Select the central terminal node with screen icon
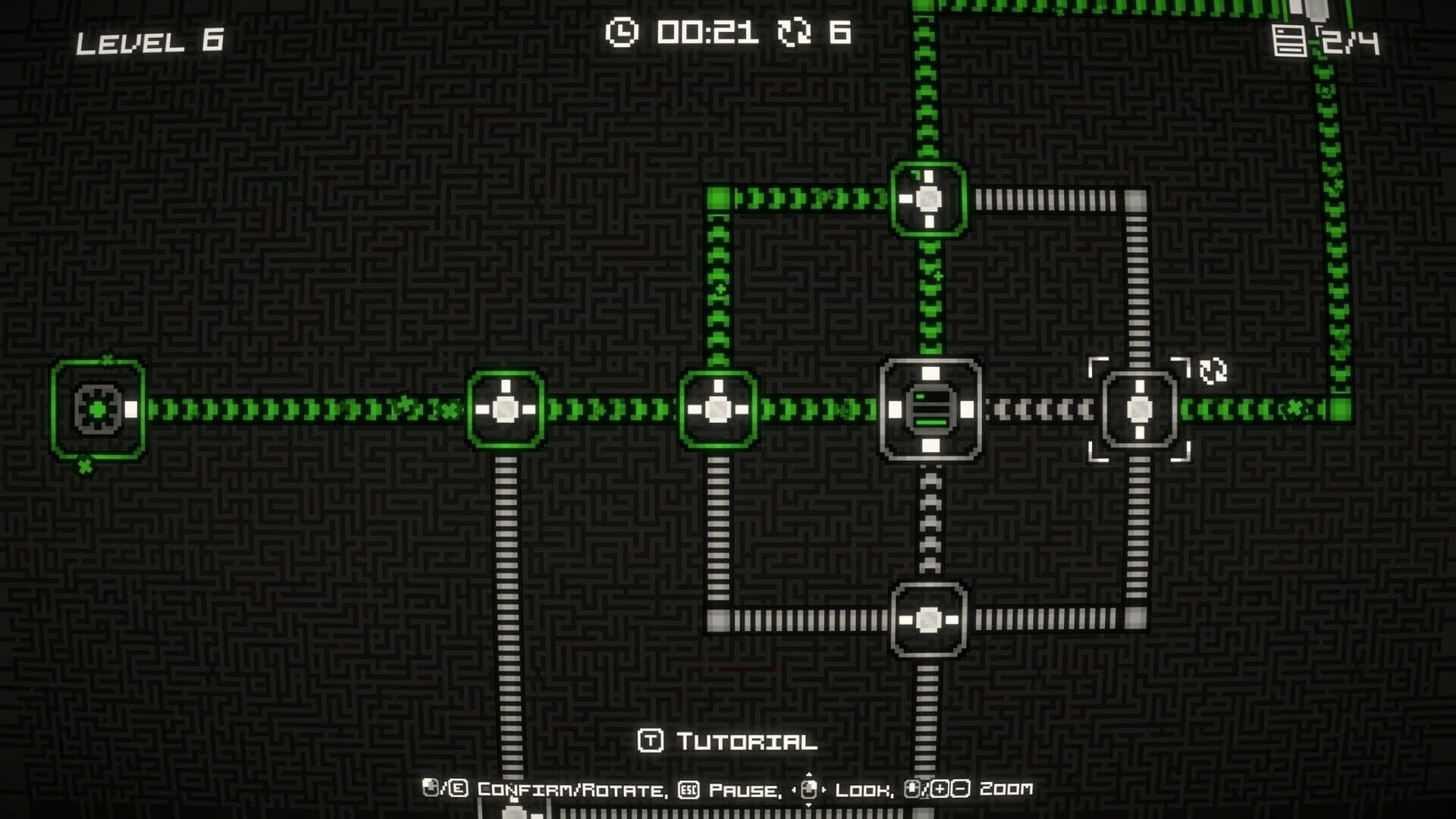1456x819 pixels. click(930, 409)
